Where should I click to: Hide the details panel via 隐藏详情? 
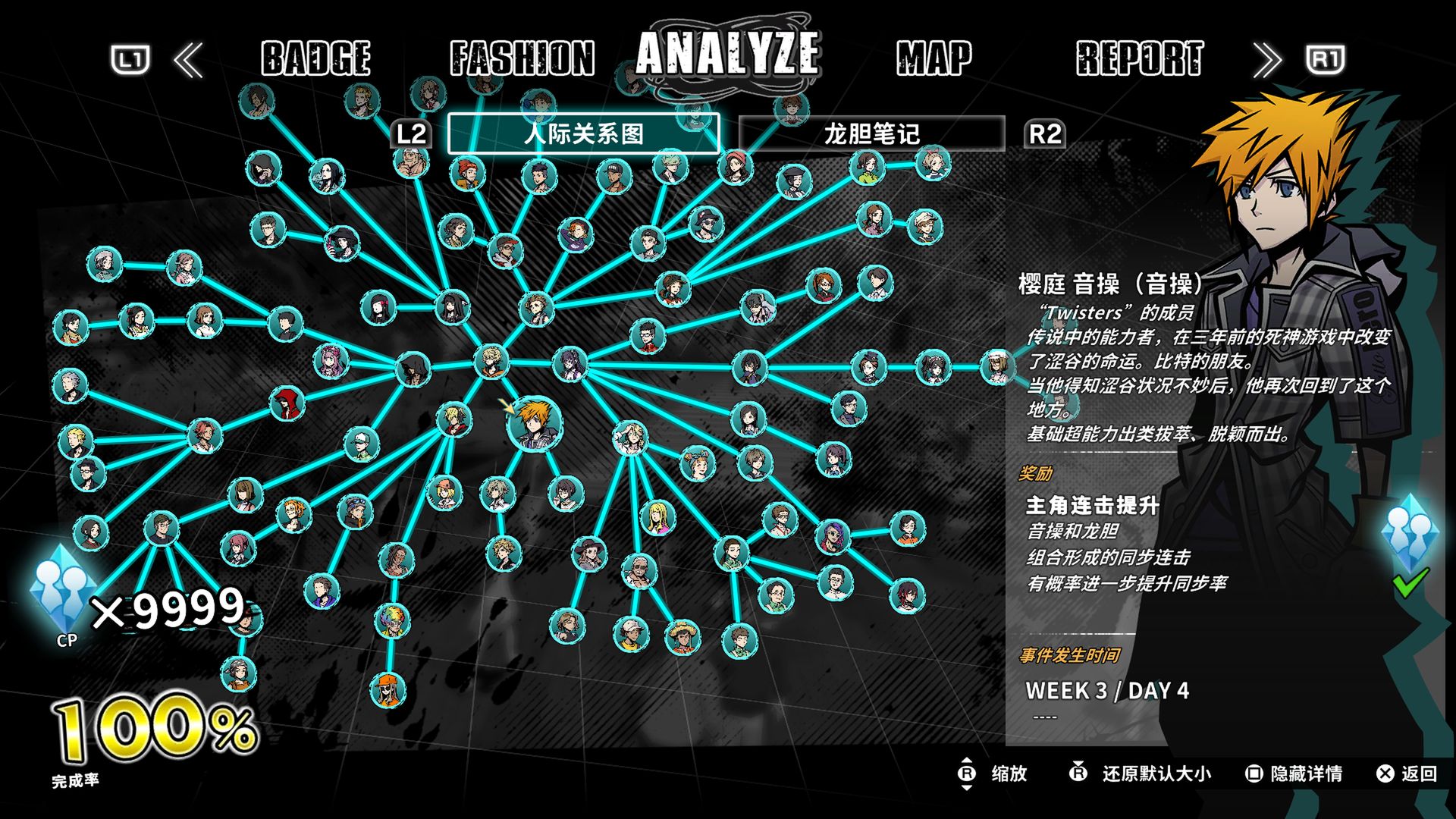tap(1294, 773)
